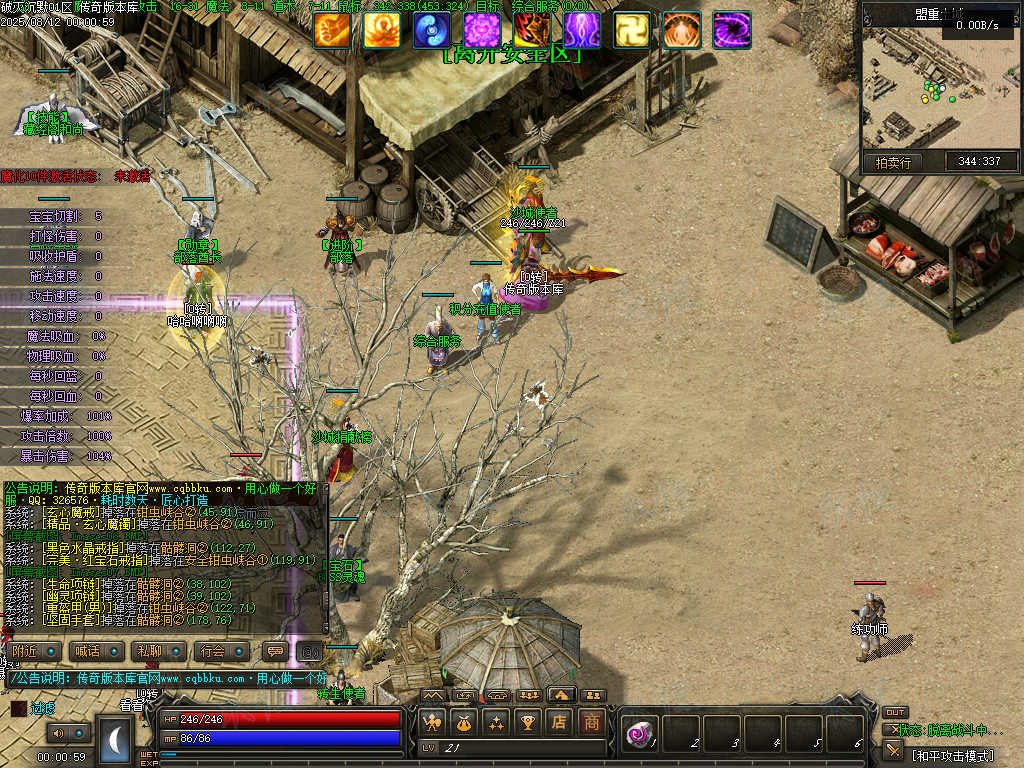Toggle the sword attack mode button
The image size is (1024, 768).
[893, 750]
